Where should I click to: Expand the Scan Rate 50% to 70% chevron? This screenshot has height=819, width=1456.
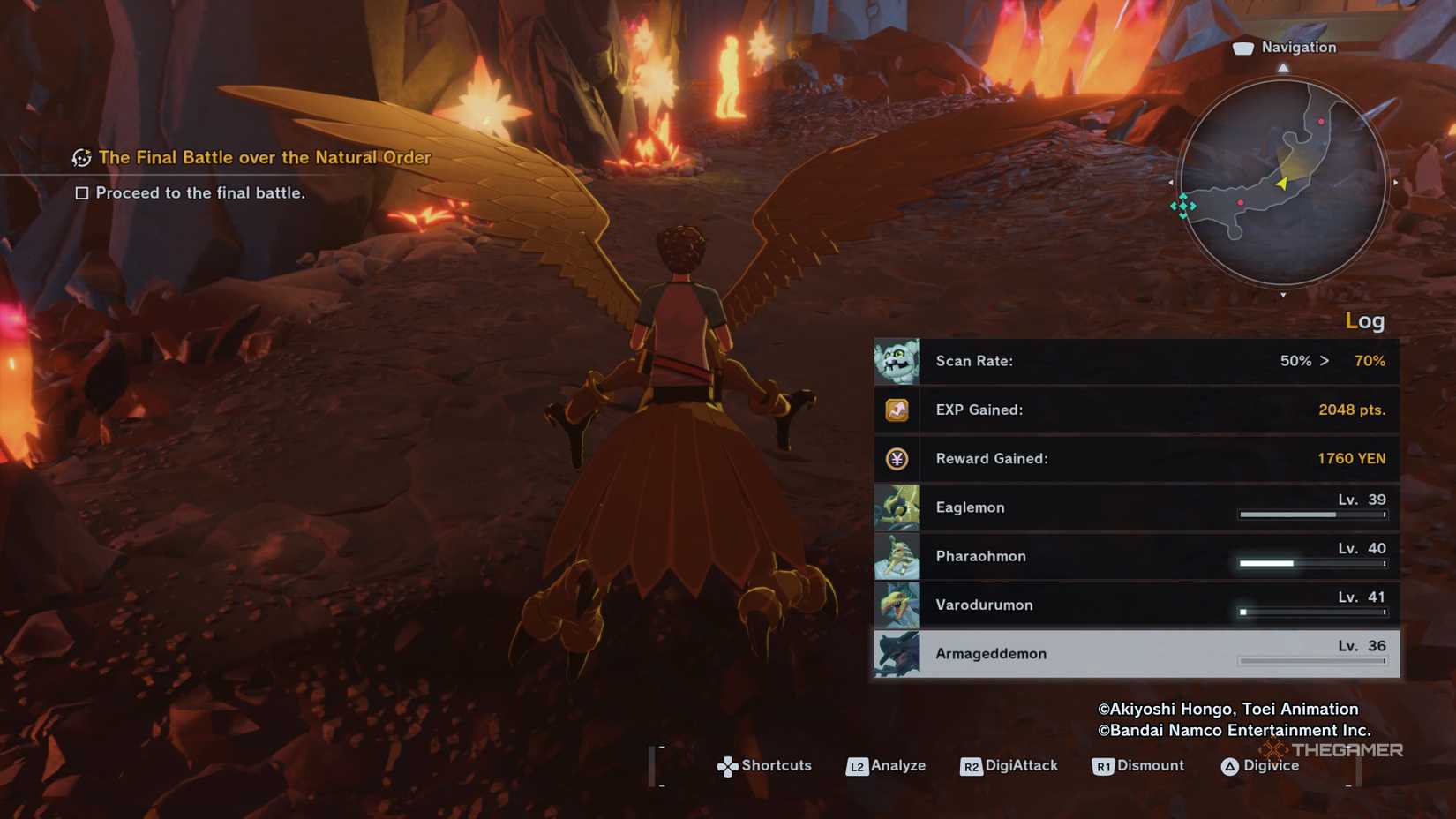(x=1325, y=361)
